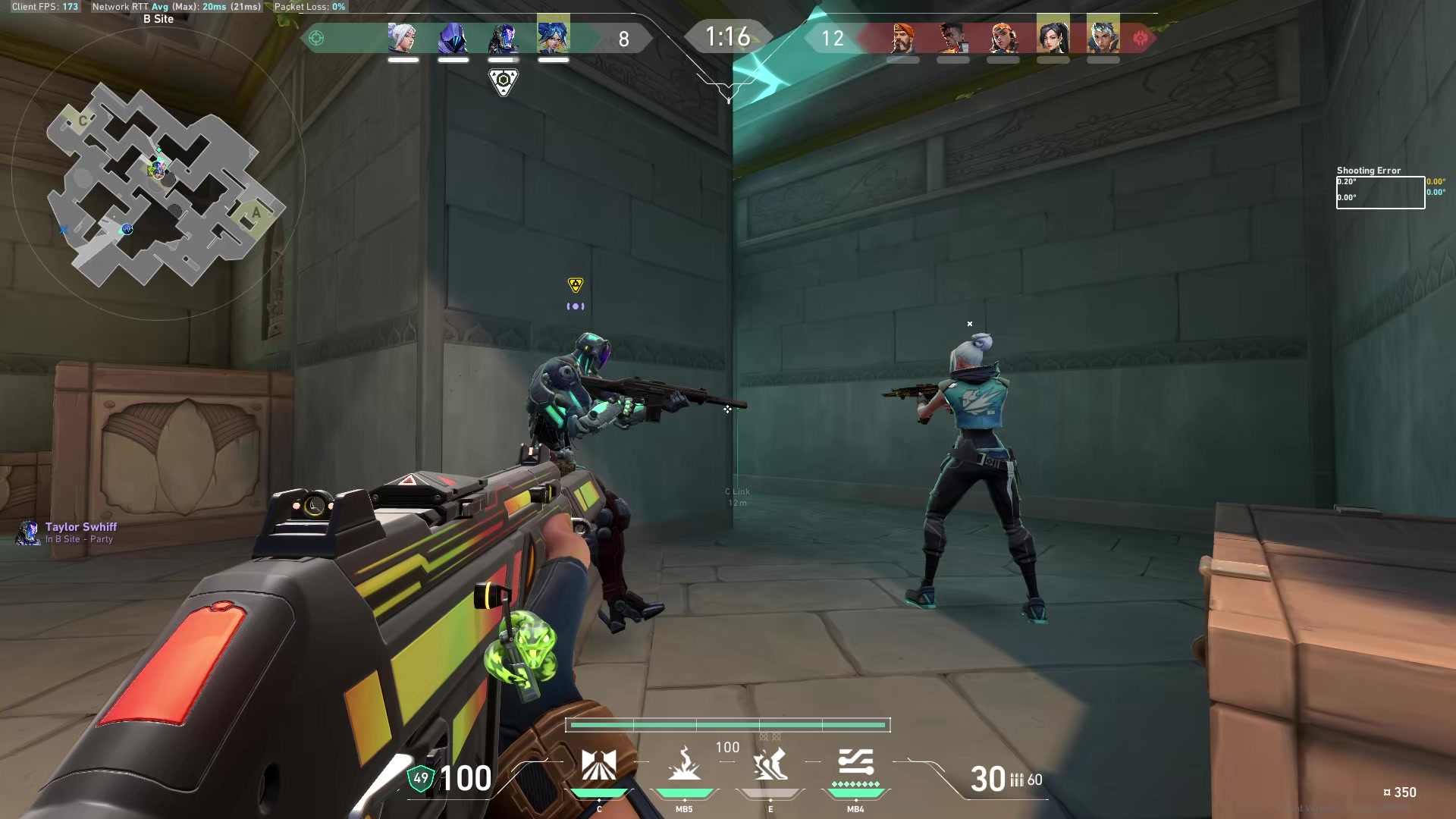Select Jett's portrait in the team bar
Image resolution: width=1456 pixels, height=819 pixels.
click(x=403, y=36)
